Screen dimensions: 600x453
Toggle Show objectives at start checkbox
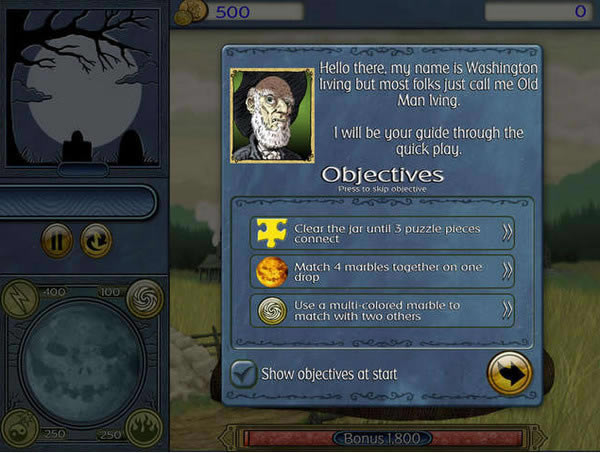pyautogui.click(x=243, y=374)
